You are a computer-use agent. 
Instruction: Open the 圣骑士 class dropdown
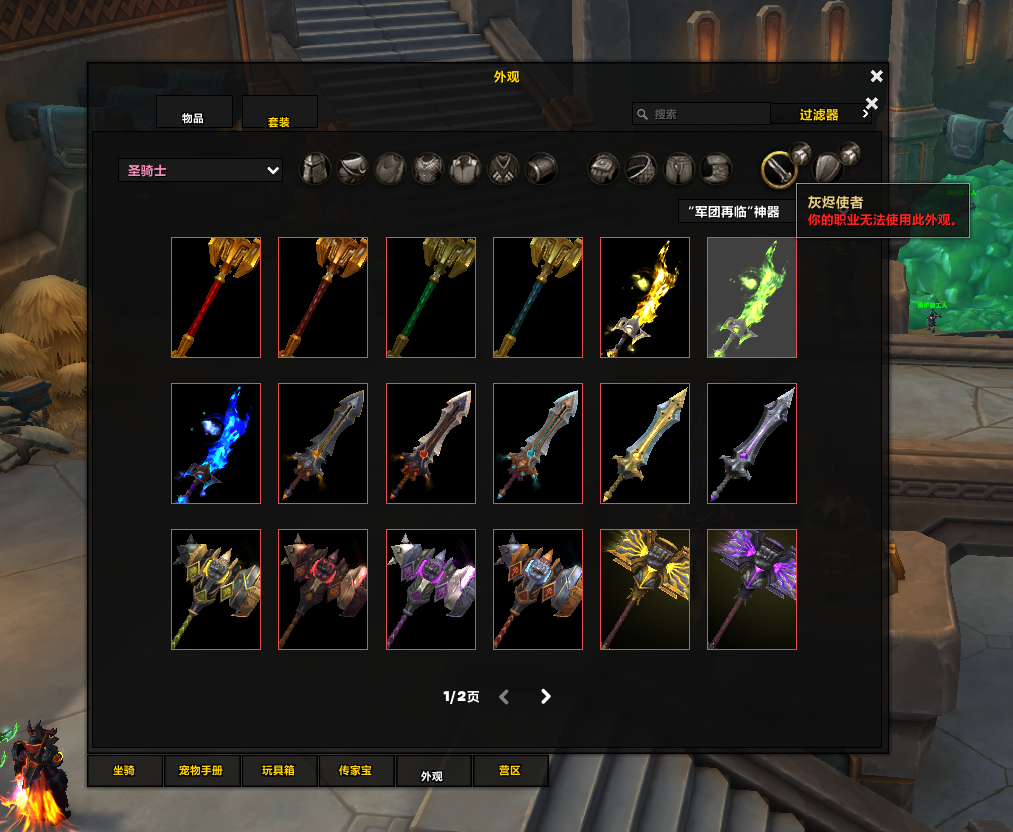coord(200,171)
